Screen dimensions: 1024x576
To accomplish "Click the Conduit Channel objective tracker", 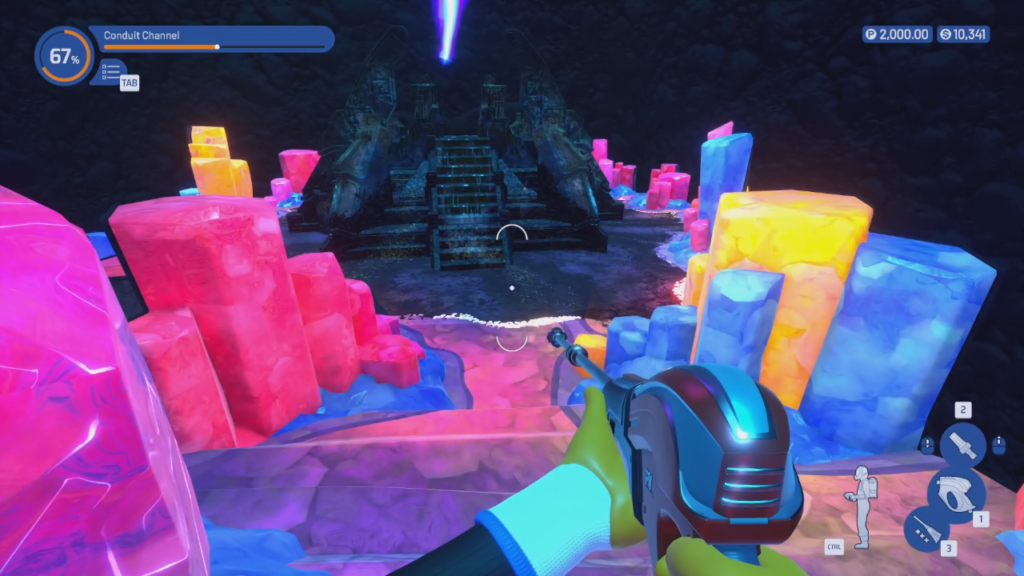I will (x=212, y=39).
